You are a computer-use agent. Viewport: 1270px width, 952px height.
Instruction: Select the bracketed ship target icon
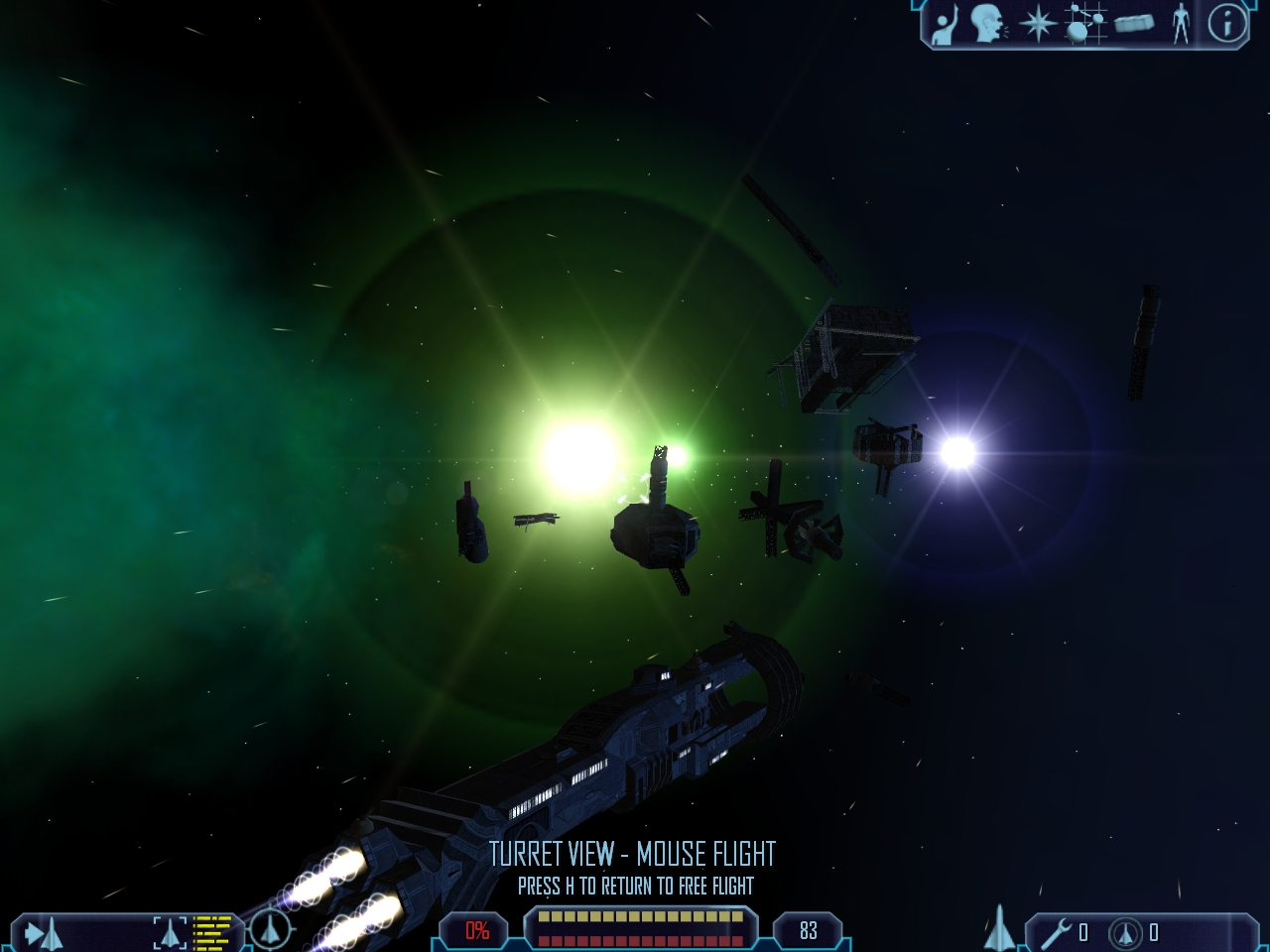pyautogui.click(x=170, y=932)
